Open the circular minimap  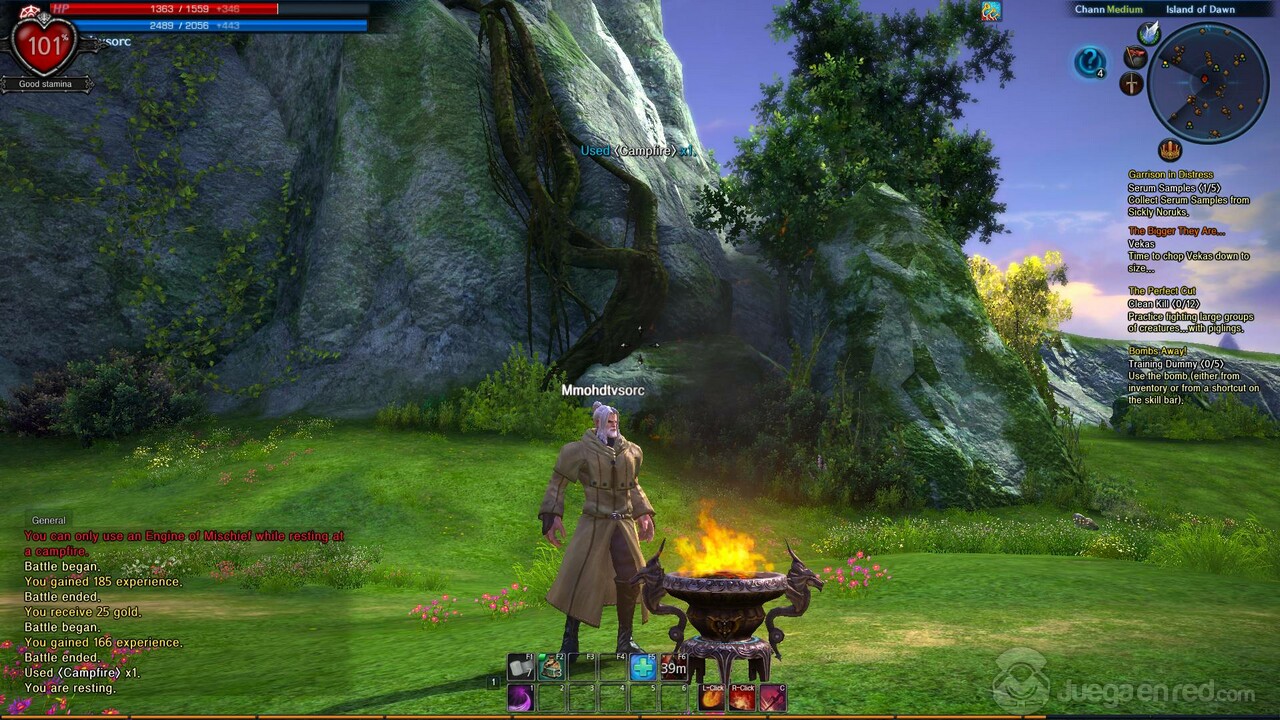tap(1208, 82)
